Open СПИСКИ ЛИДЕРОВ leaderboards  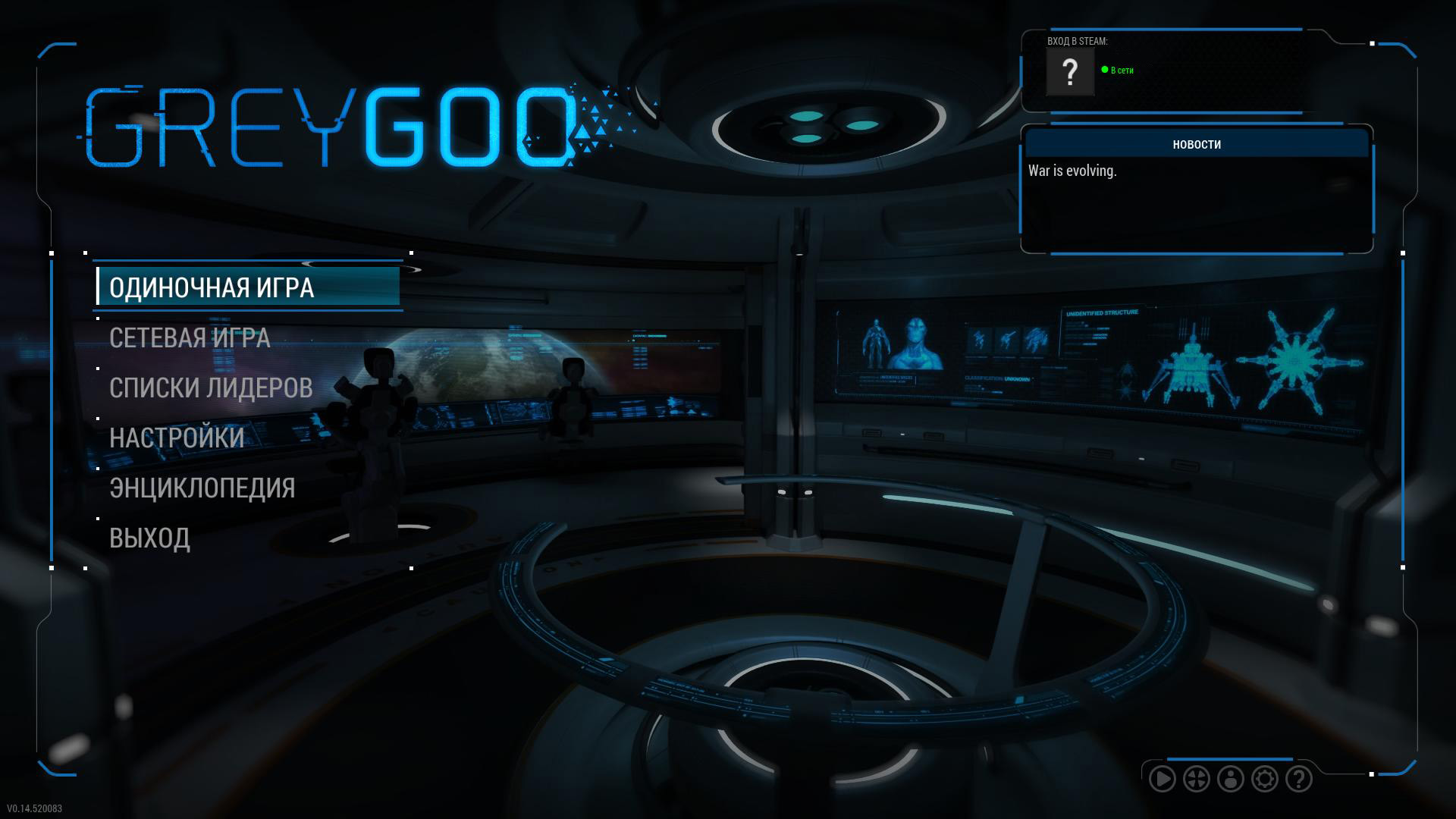click(x=211, y=388)
